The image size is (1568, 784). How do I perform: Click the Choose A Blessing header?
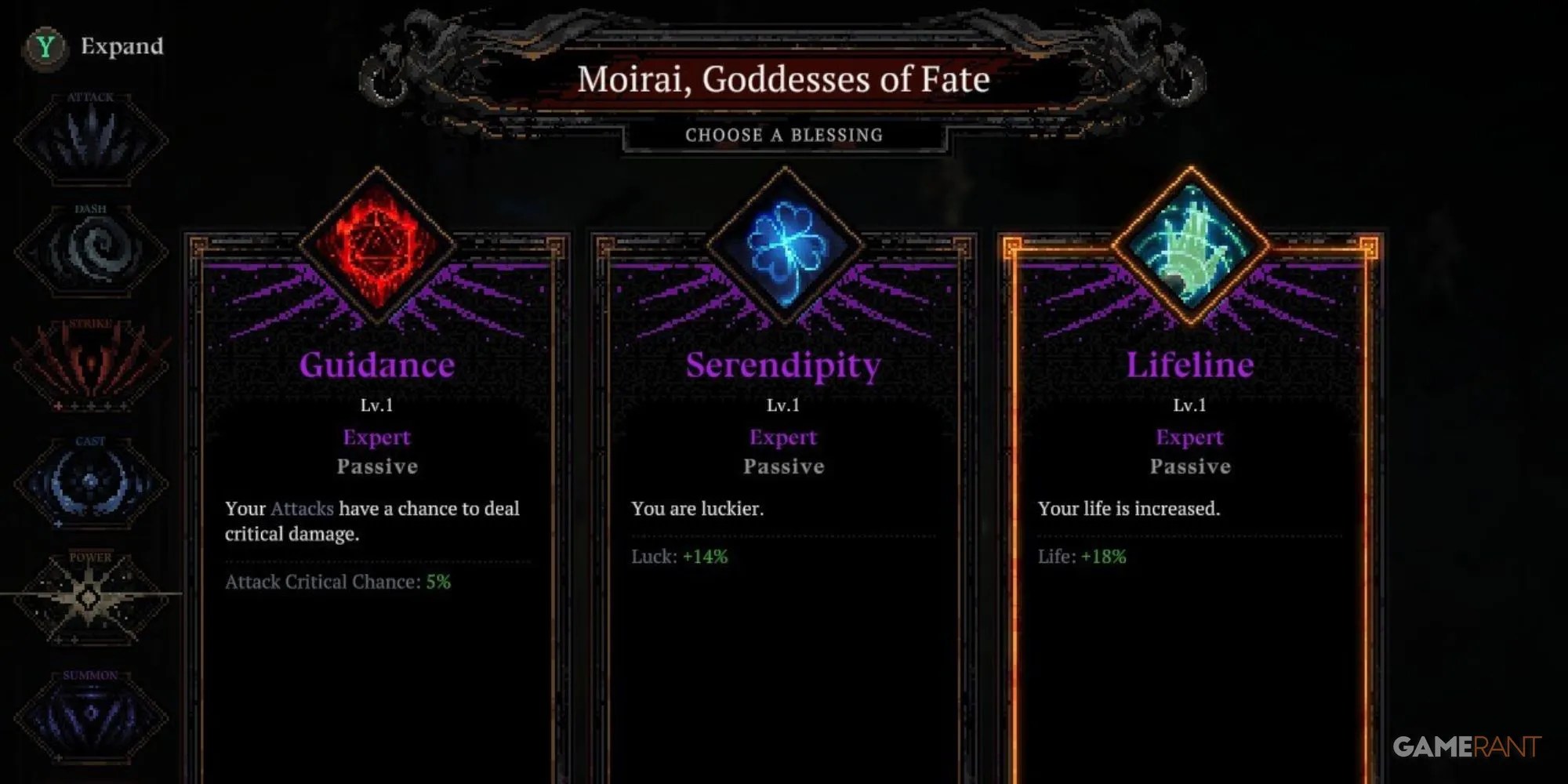[x=784, y=135]
